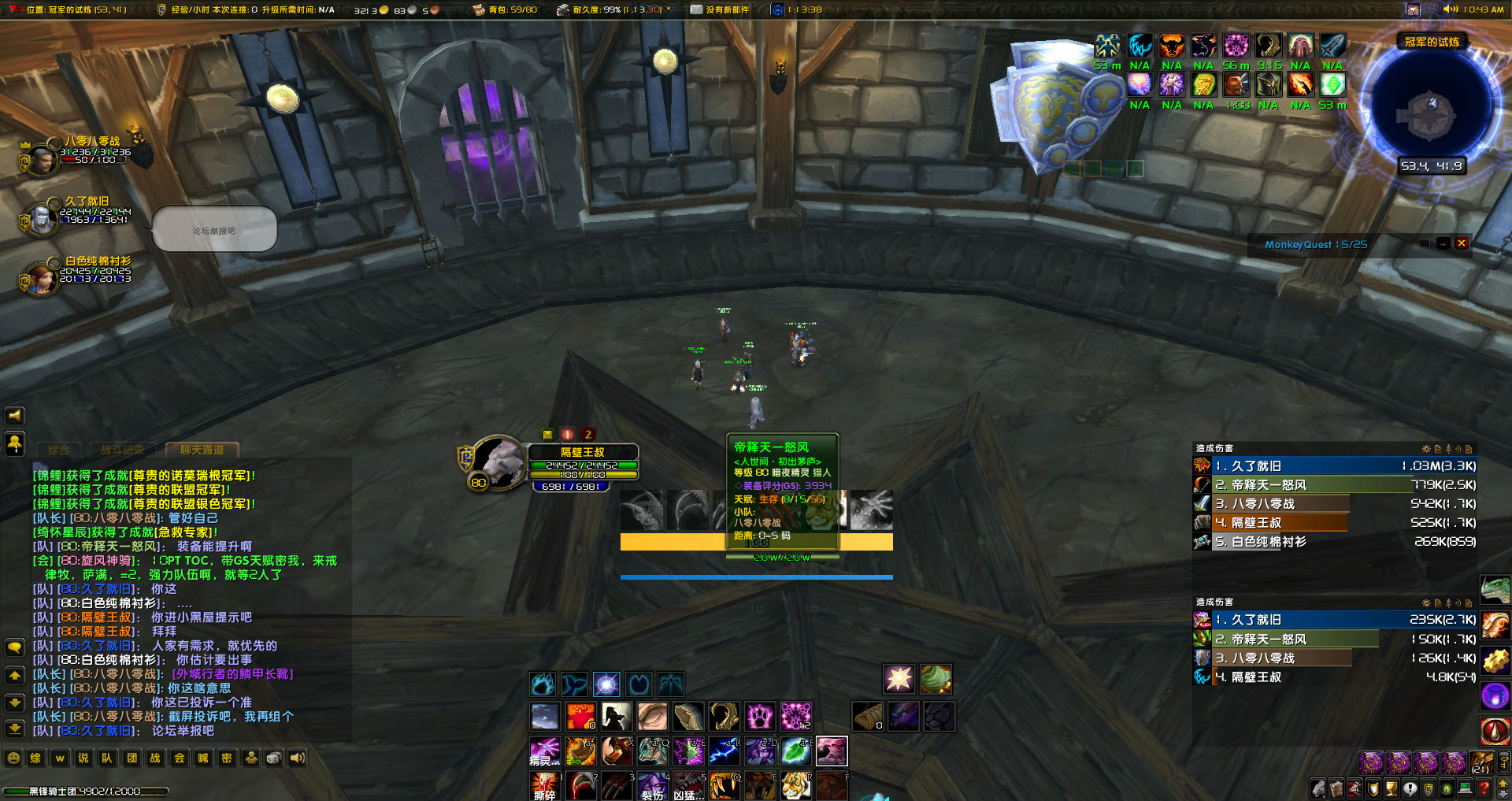This screenshot has height=801, width=1512.
Task: Switch to the 战斗记录 chat tab
Action: pos(124,451)
